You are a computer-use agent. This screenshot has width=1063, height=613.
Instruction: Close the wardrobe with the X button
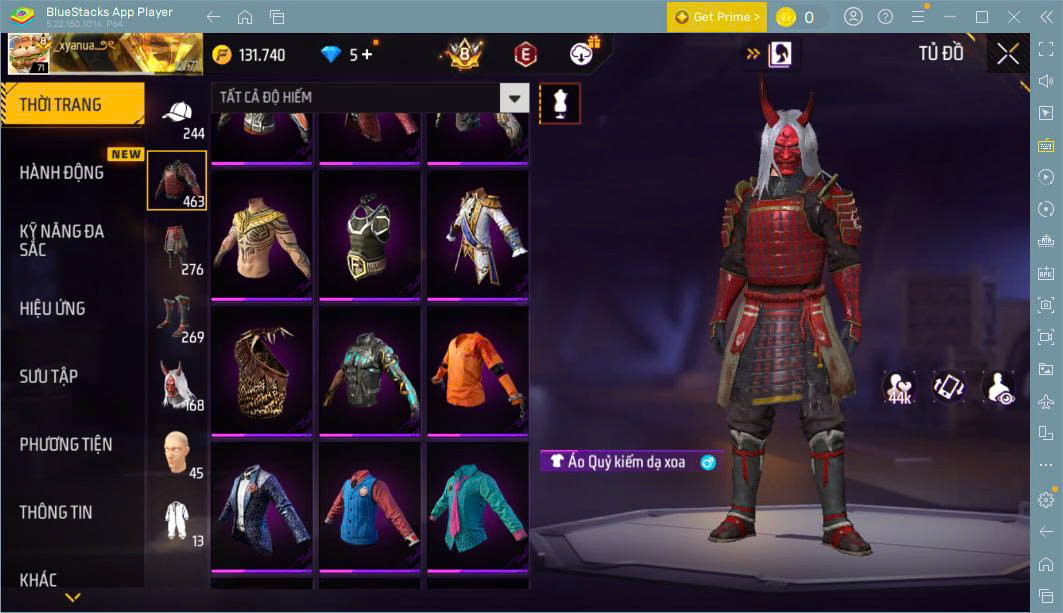pos(1008,54)
